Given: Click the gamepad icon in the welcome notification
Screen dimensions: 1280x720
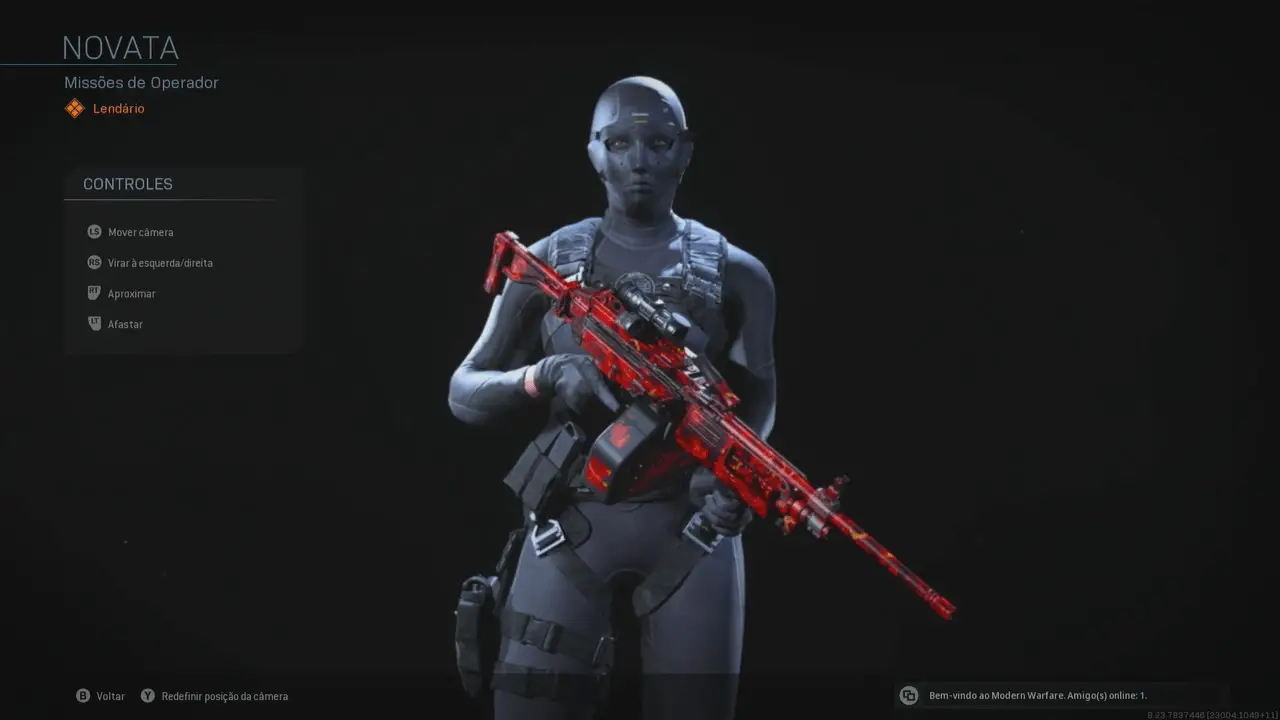Looking at the screenshot, I should point(908,695).
